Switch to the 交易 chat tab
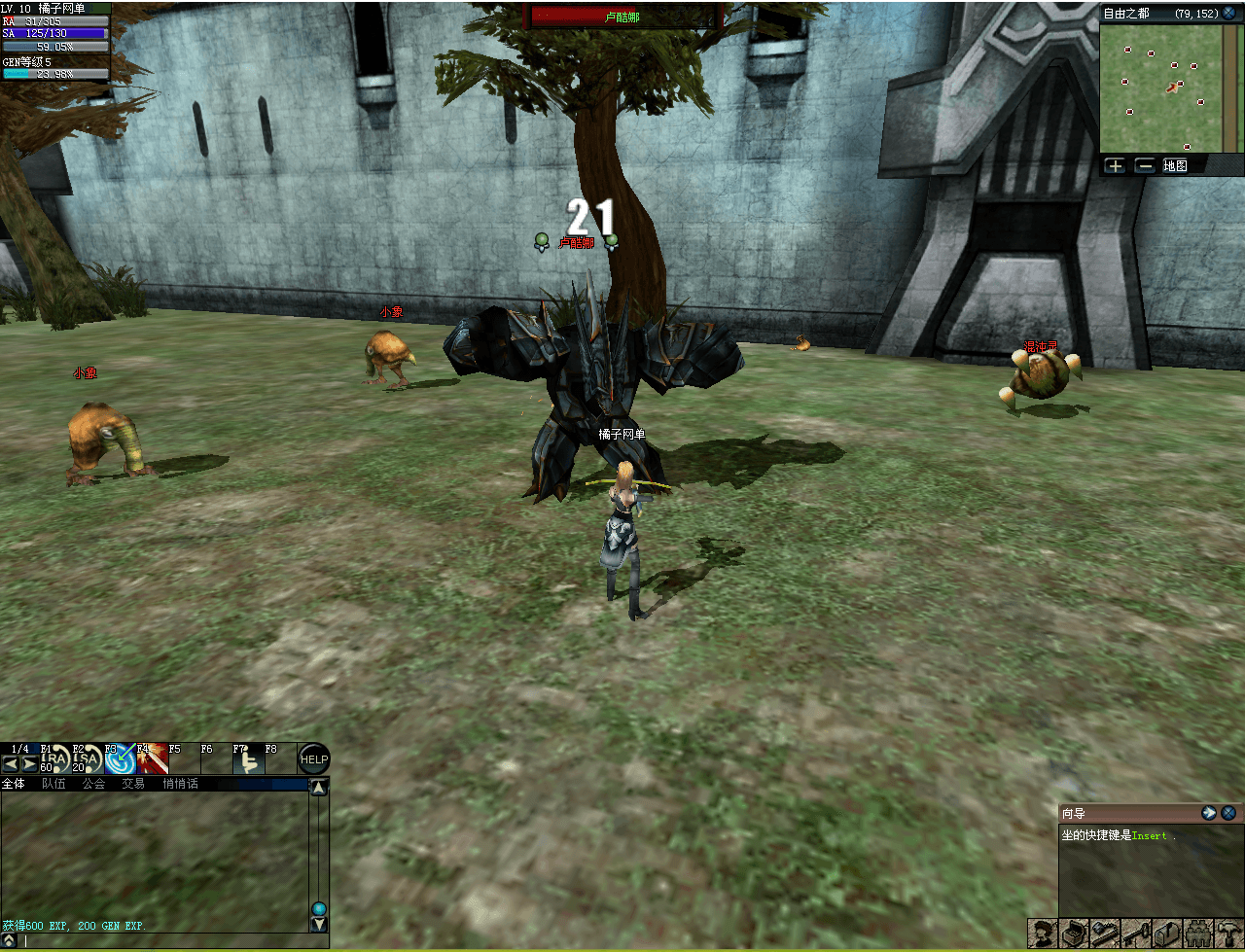Image resolution: width=1245 pixels, height=952 pixels. [133, 784]
